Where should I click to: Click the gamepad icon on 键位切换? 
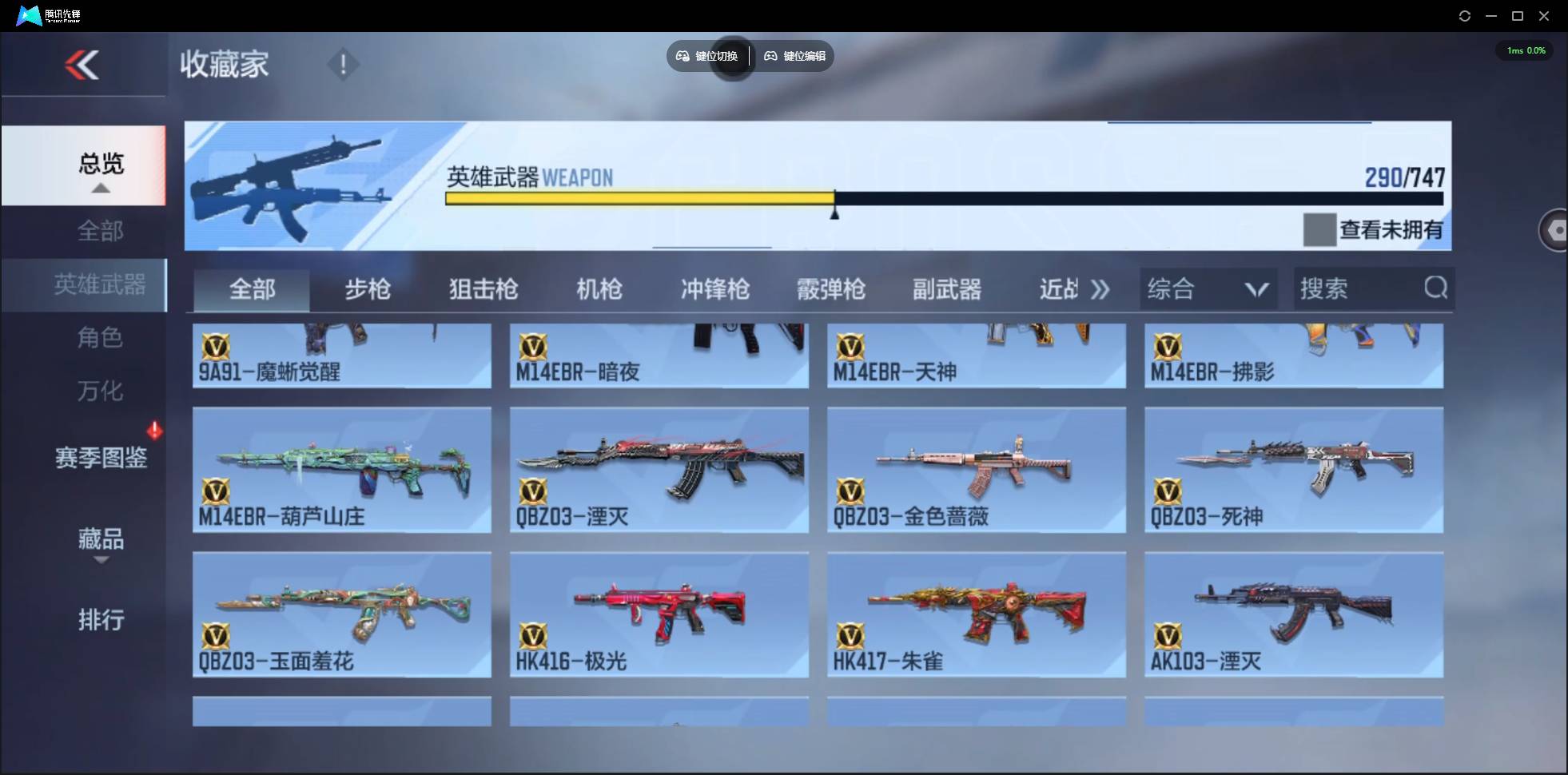tap(683, 56)
